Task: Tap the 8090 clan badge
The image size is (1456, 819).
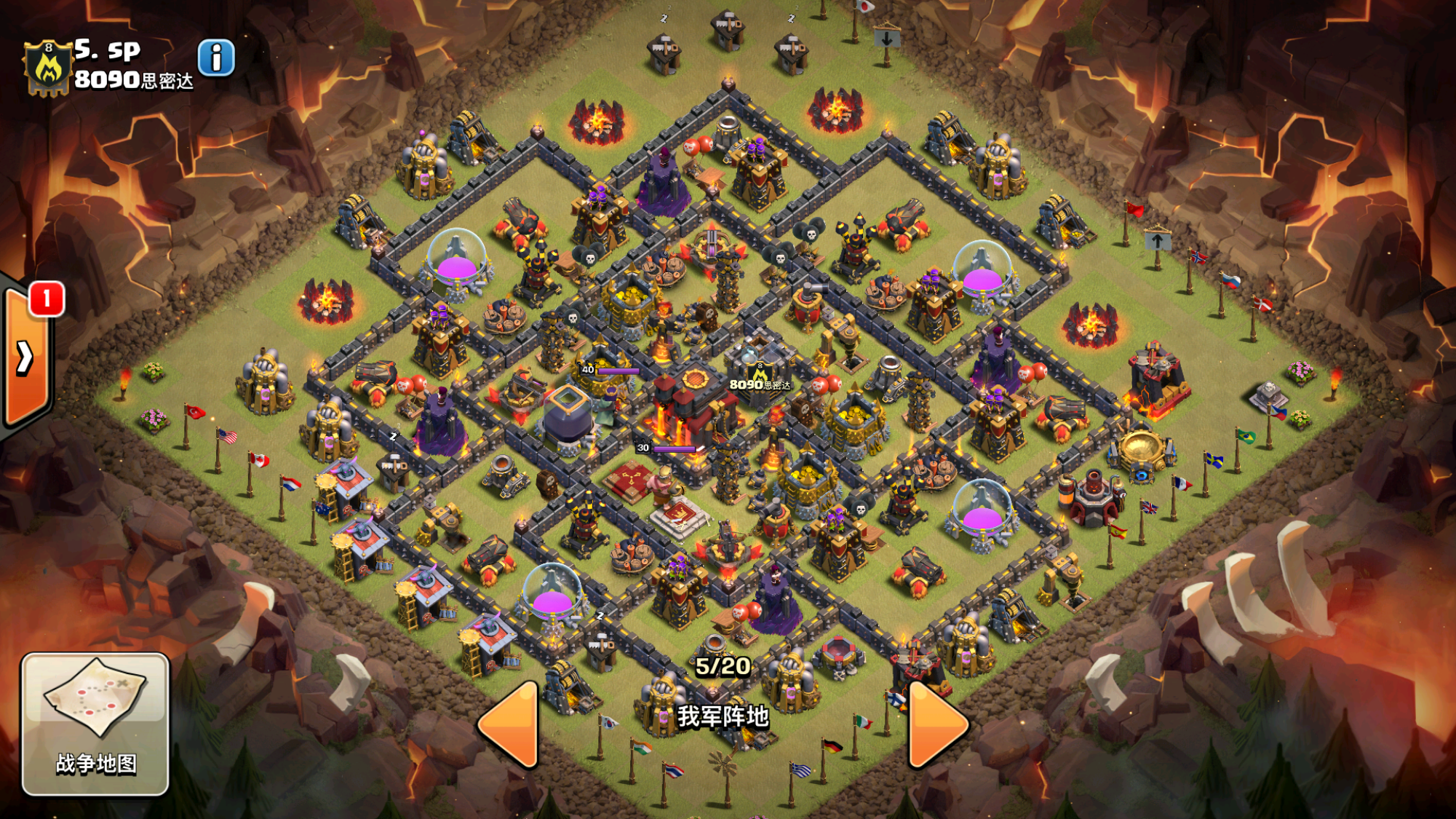Action: [x=48, y=68]
